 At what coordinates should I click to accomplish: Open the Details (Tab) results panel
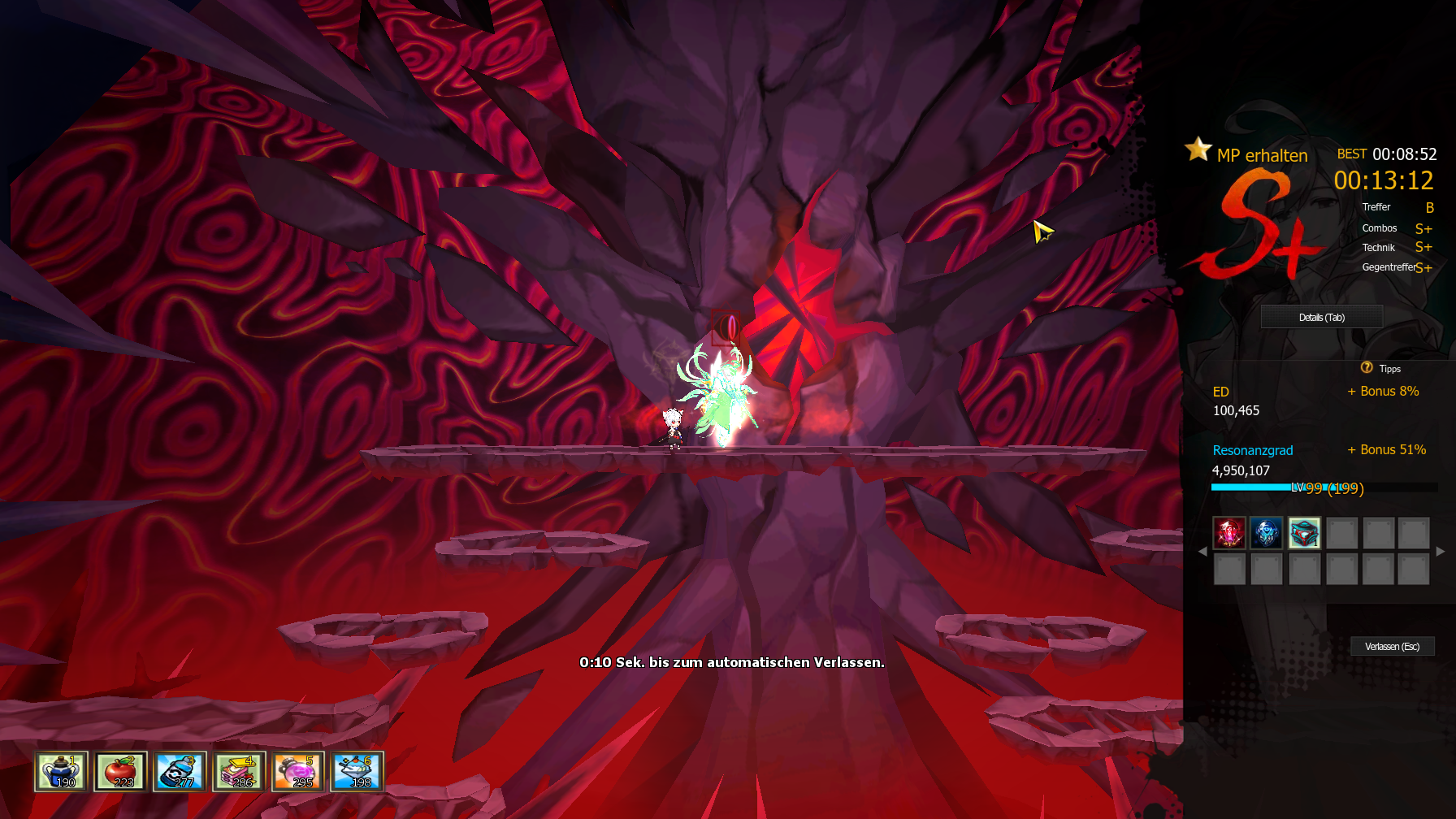[1321, 317]
